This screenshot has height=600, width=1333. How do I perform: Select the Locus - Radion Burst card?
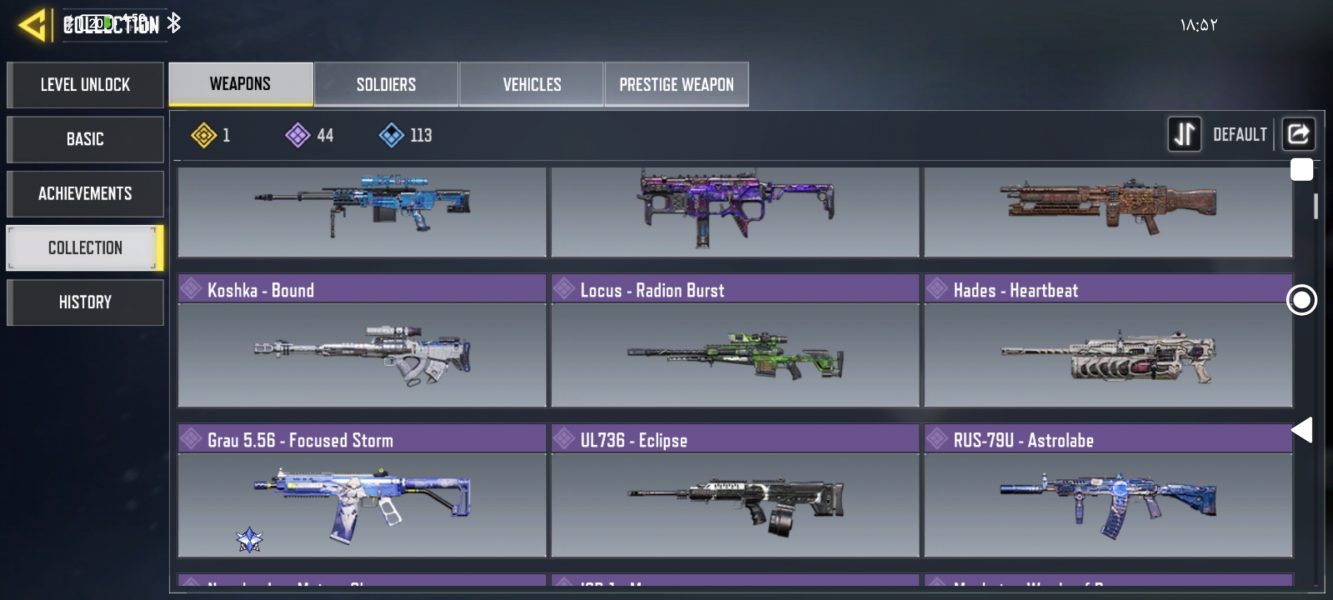pyautogui.click(x=735, y=341)
